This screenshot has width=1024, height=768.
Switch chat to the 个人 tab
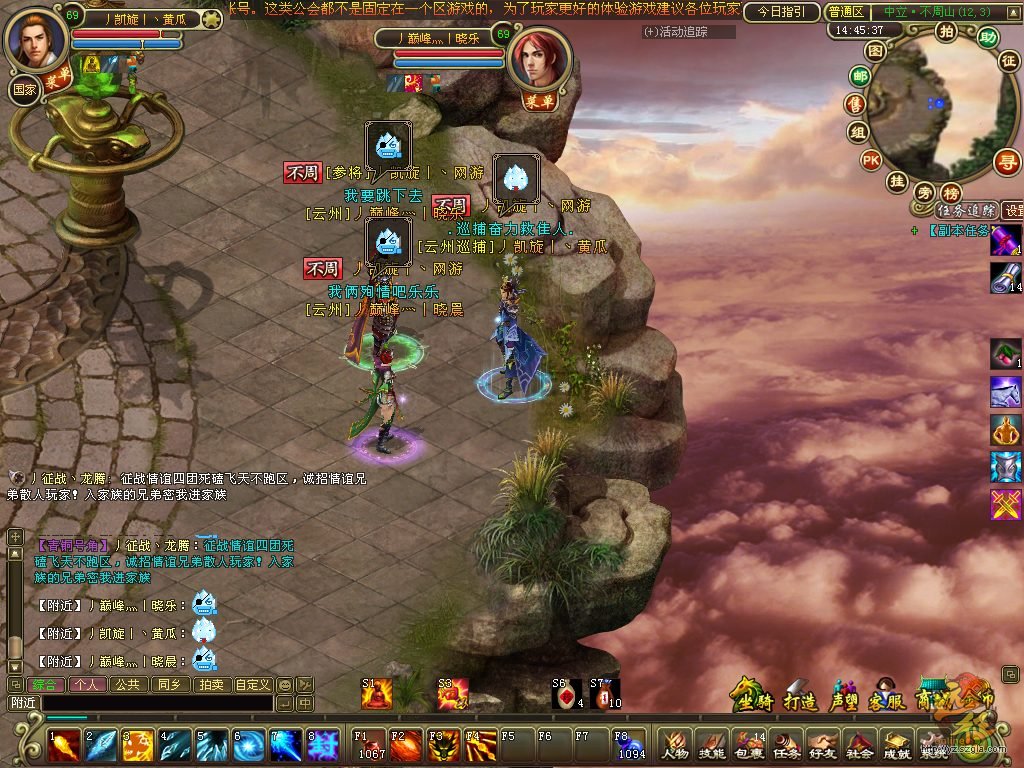(x=85, y=685)
